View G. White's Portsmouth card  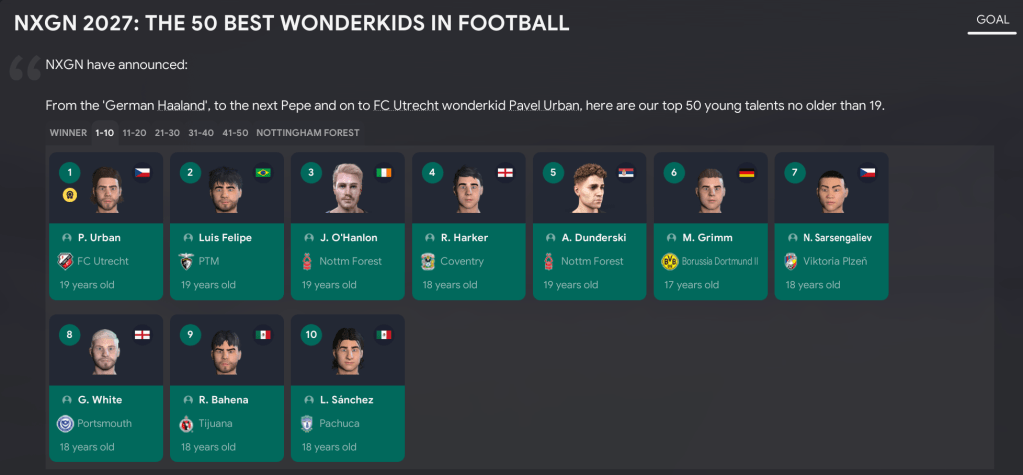coord(106,388)
